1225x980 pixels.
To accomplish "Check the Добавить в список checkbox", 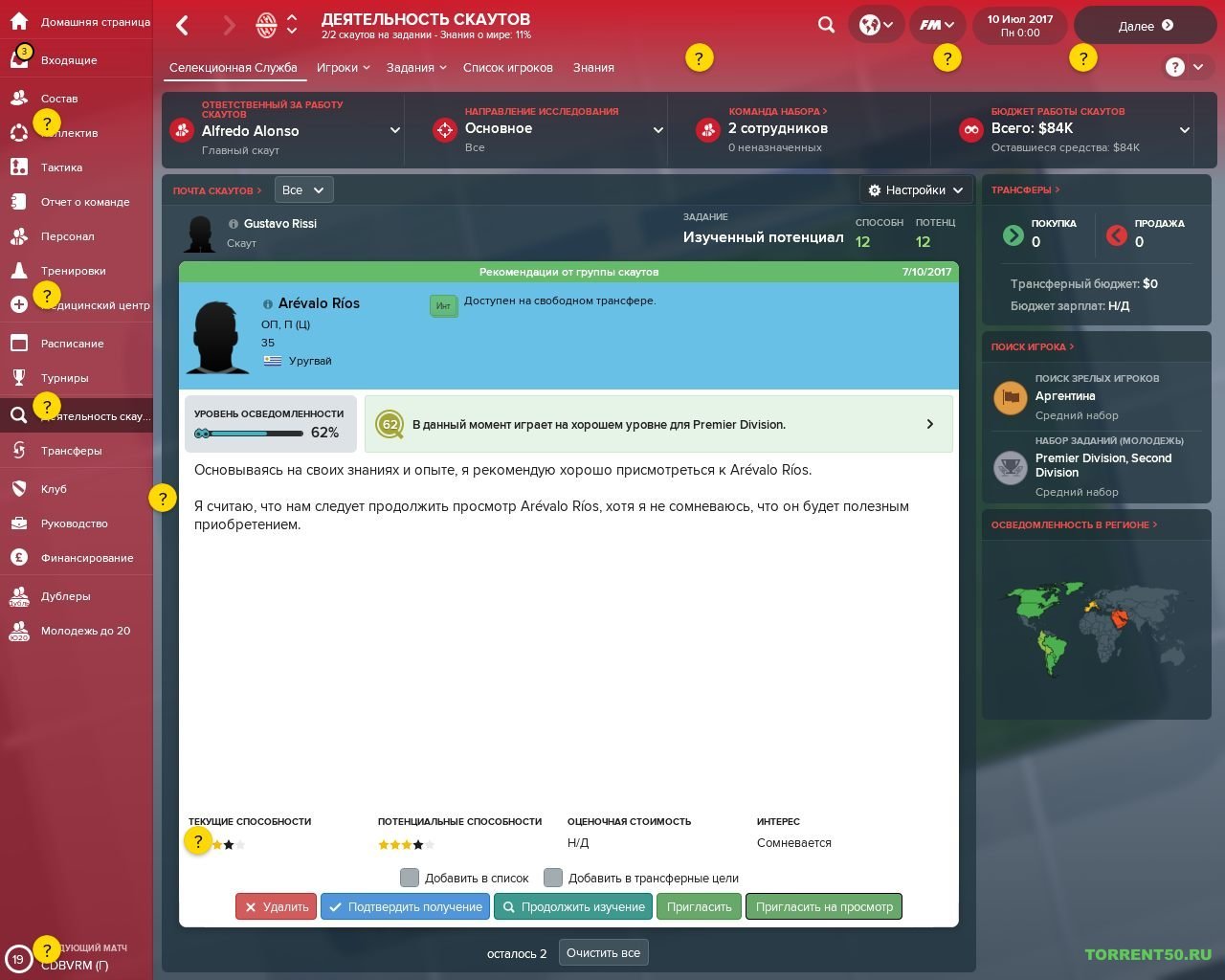I will 410,877.
